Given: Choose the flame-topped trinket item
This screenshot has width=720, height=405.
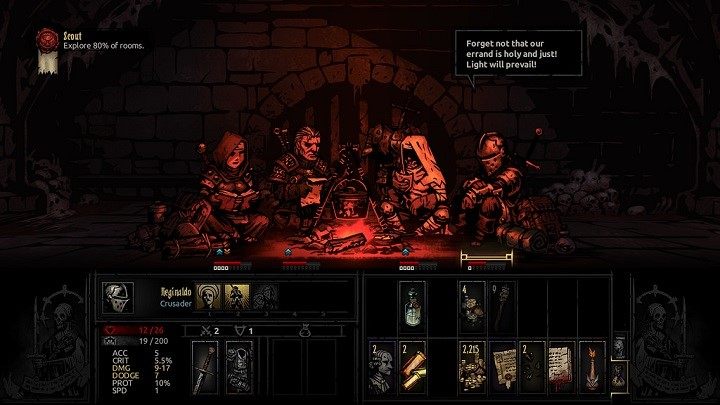Looking at the screenshot, I should pyautogui.click(x=589, y=364).
